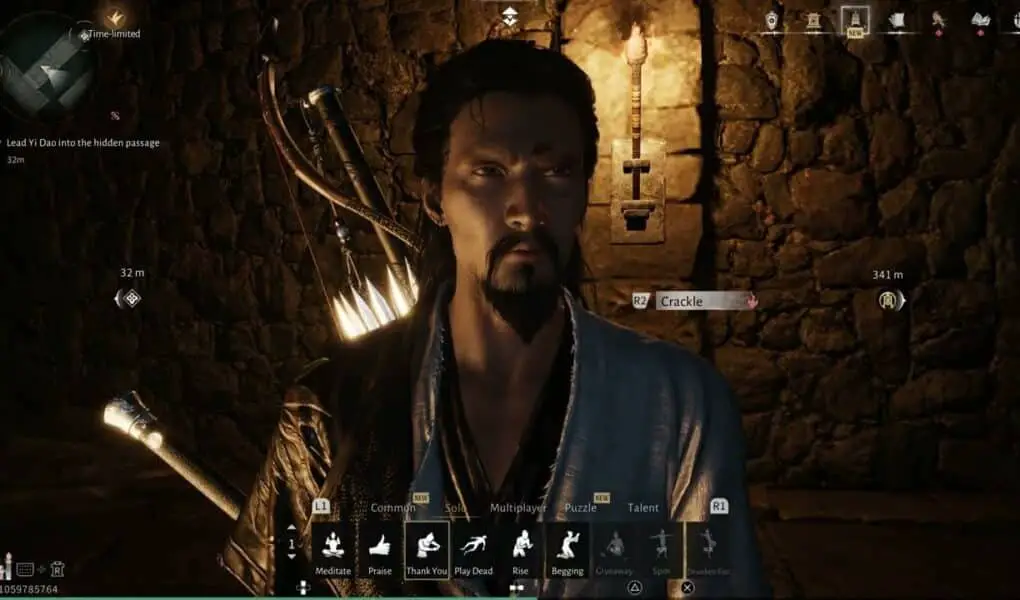Screen dimensions: 1020x600
Task: Choose the Praise thumbs-up emote
Action: 380,548
